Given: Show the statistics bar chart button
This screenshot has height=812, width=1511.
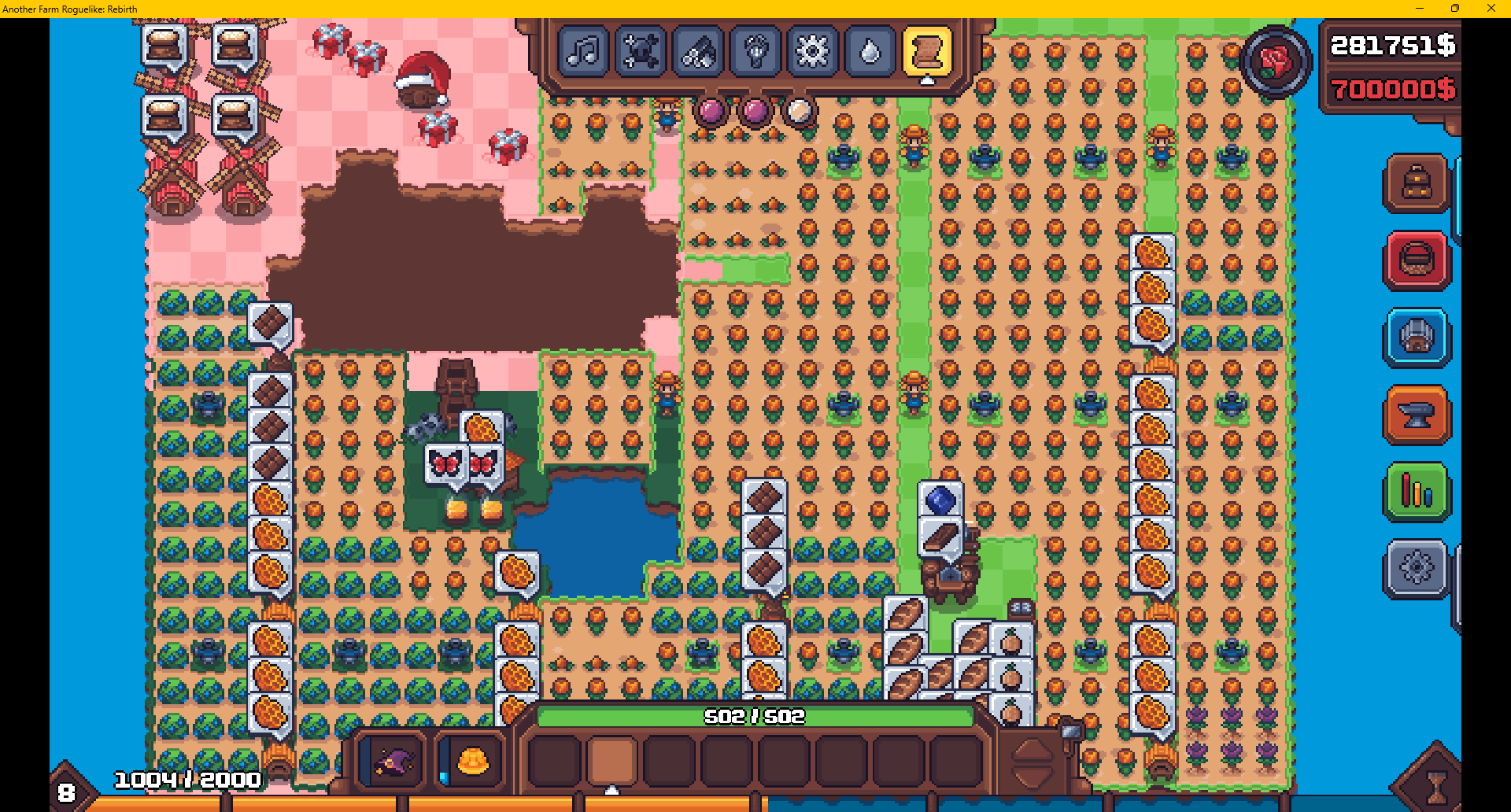Looking at the screenshot, I should pyautogui.click(x=1417, y=492).
